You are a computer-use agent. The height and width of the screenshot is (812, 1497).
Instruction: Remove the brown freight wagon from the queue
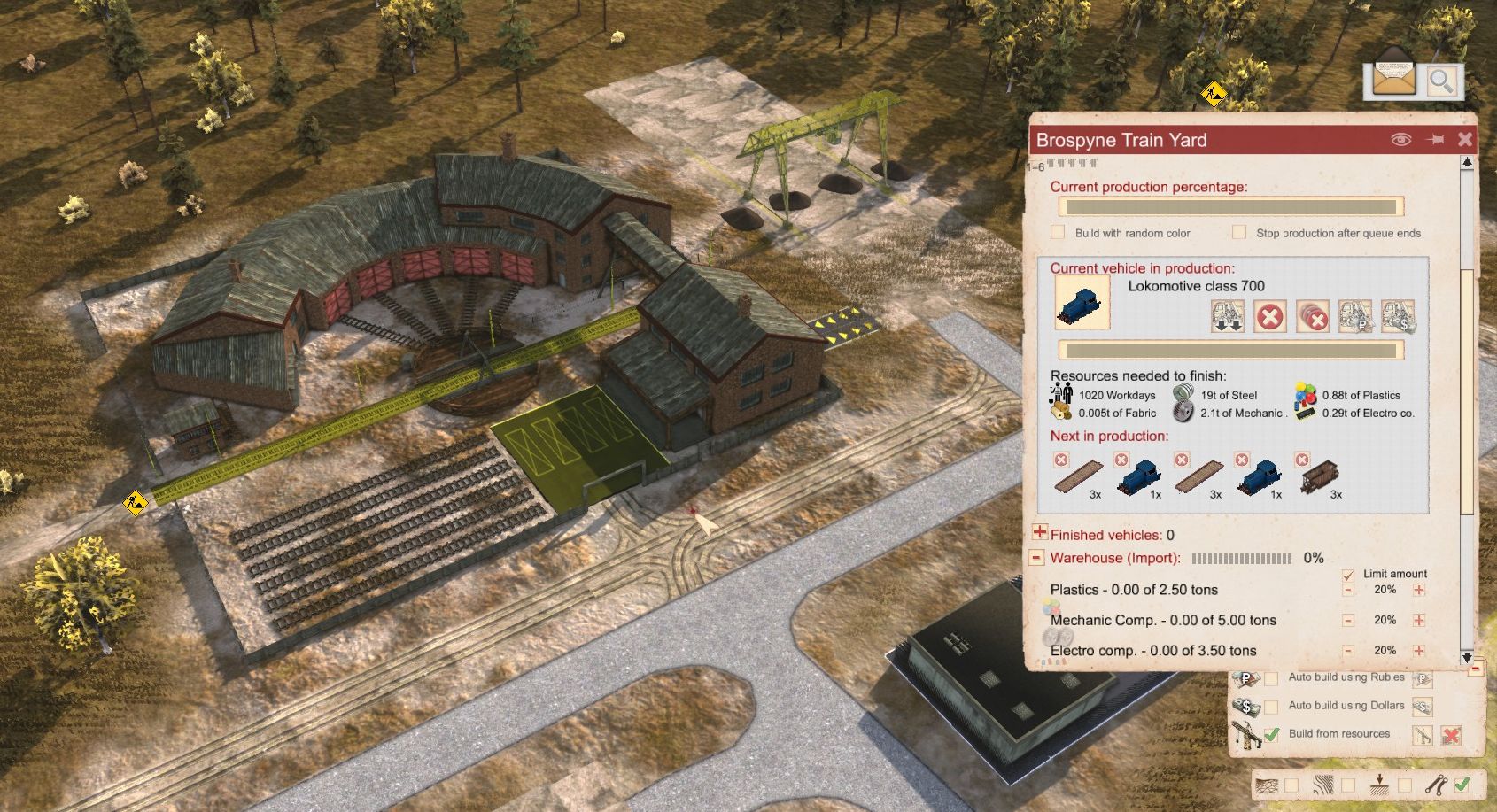1301,460
